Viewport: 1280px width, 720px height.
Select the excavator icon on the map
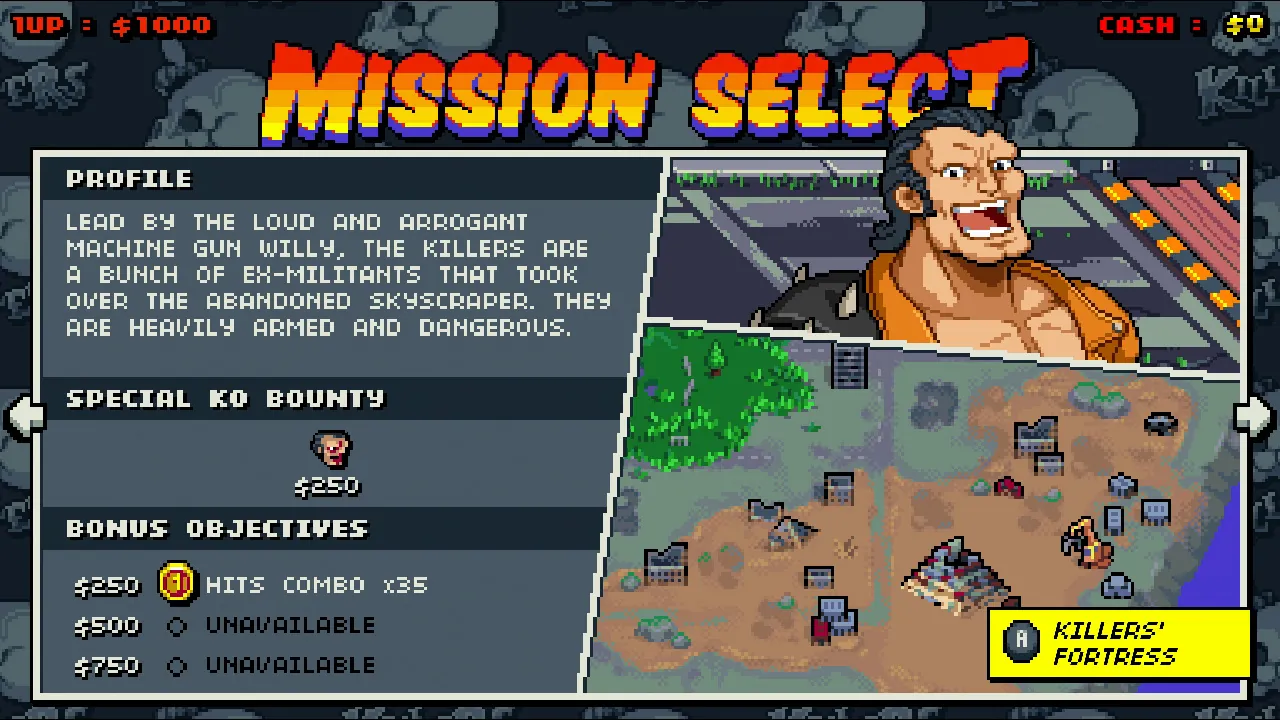click(1087, 543)
